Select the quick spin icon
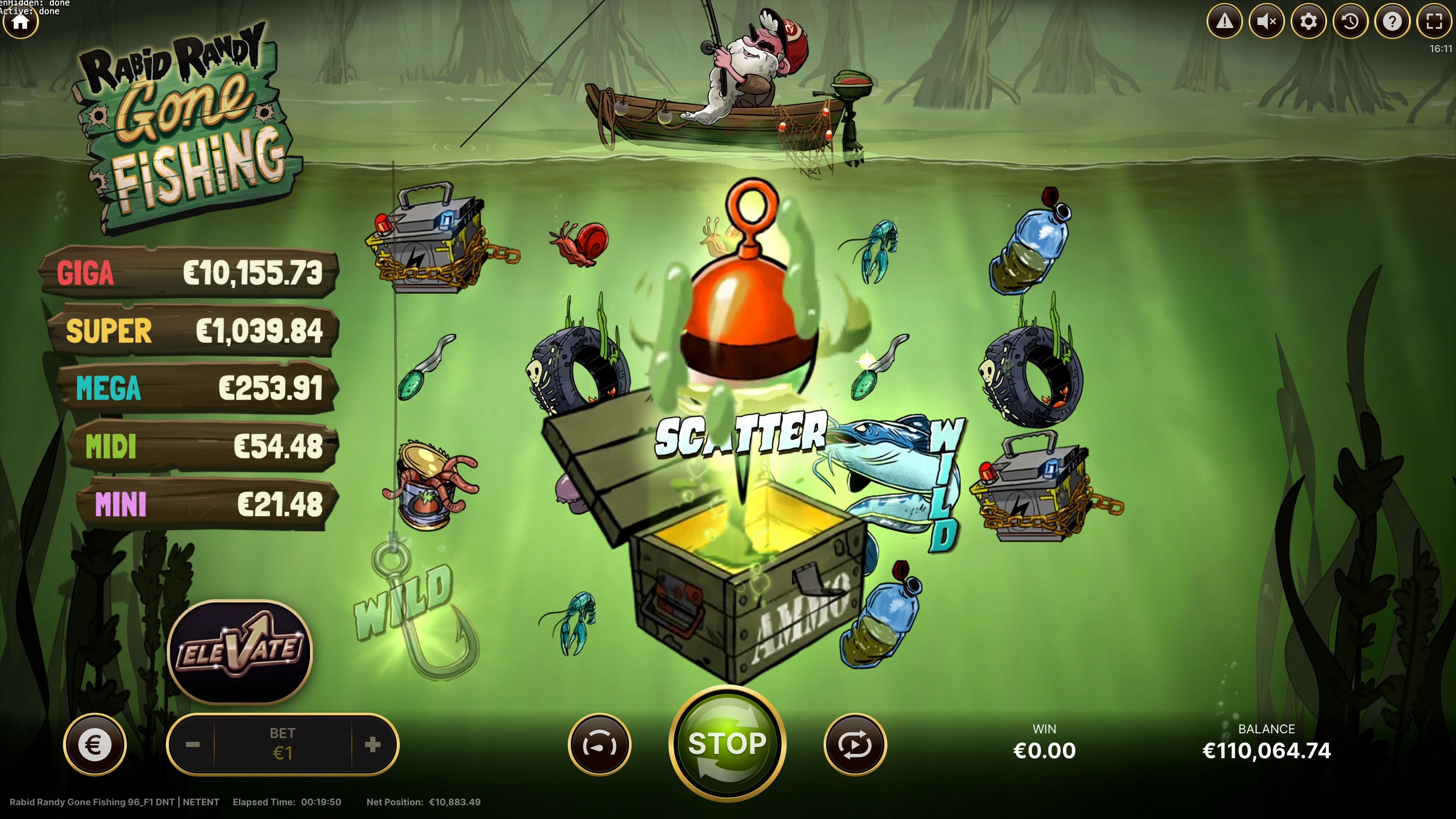1456x819 pixels. (601, 744)
